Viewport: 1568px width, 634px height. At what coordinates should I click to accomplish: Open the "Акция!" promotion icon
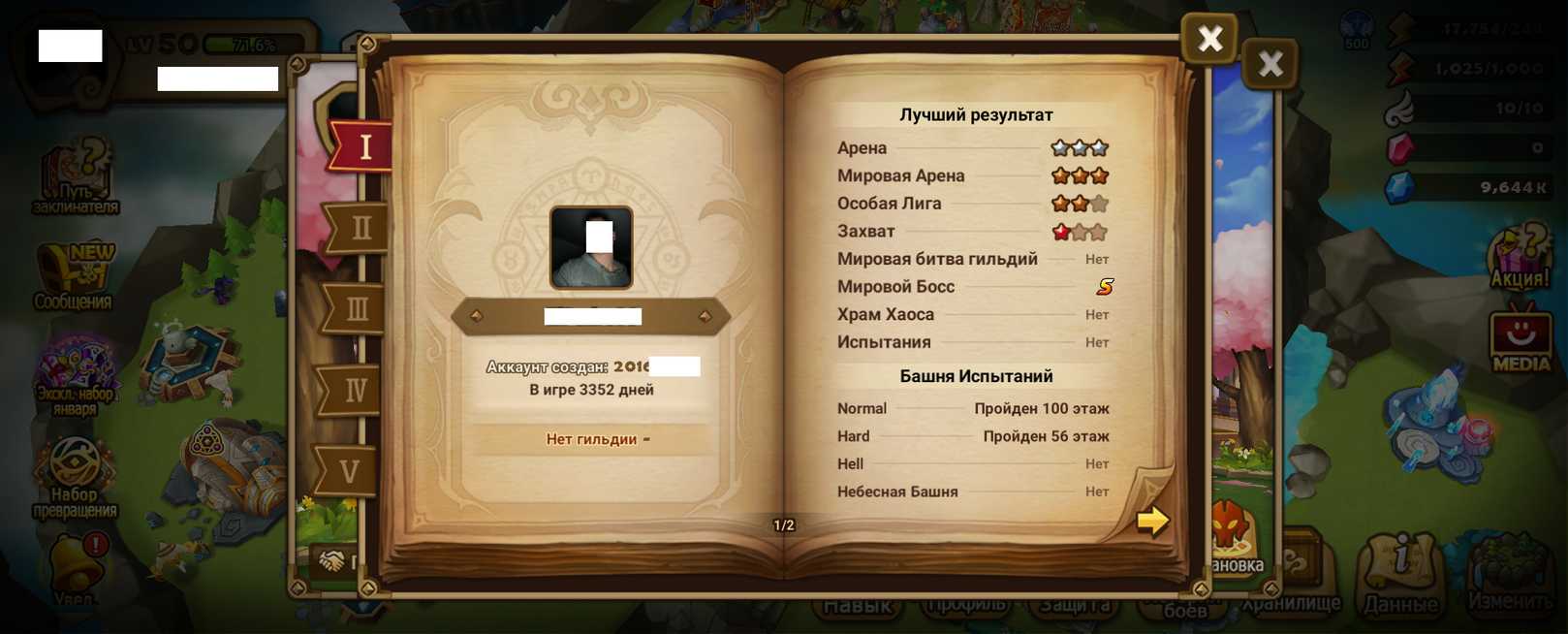click(1519, 257)
